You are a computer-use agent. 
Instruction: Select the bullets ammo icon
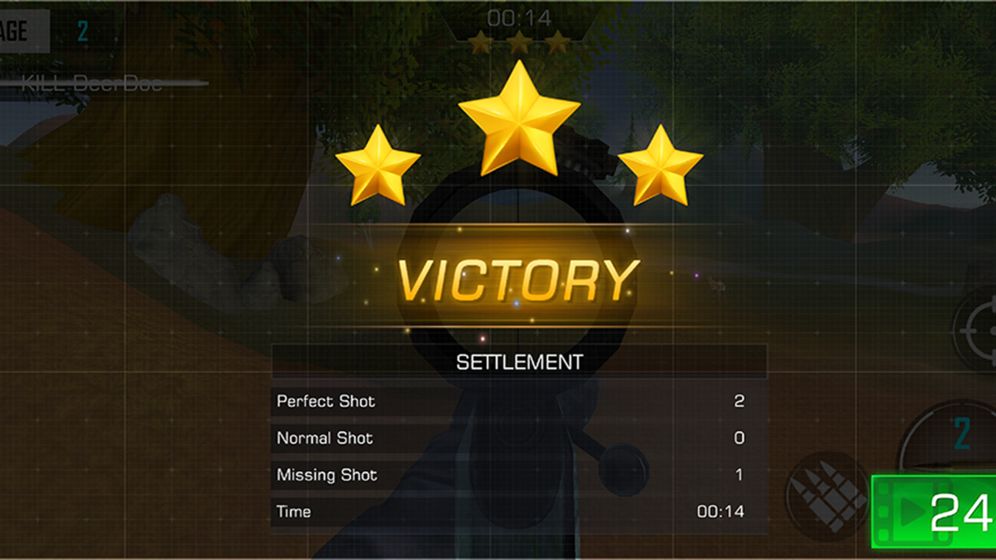[x=825, y=495]
